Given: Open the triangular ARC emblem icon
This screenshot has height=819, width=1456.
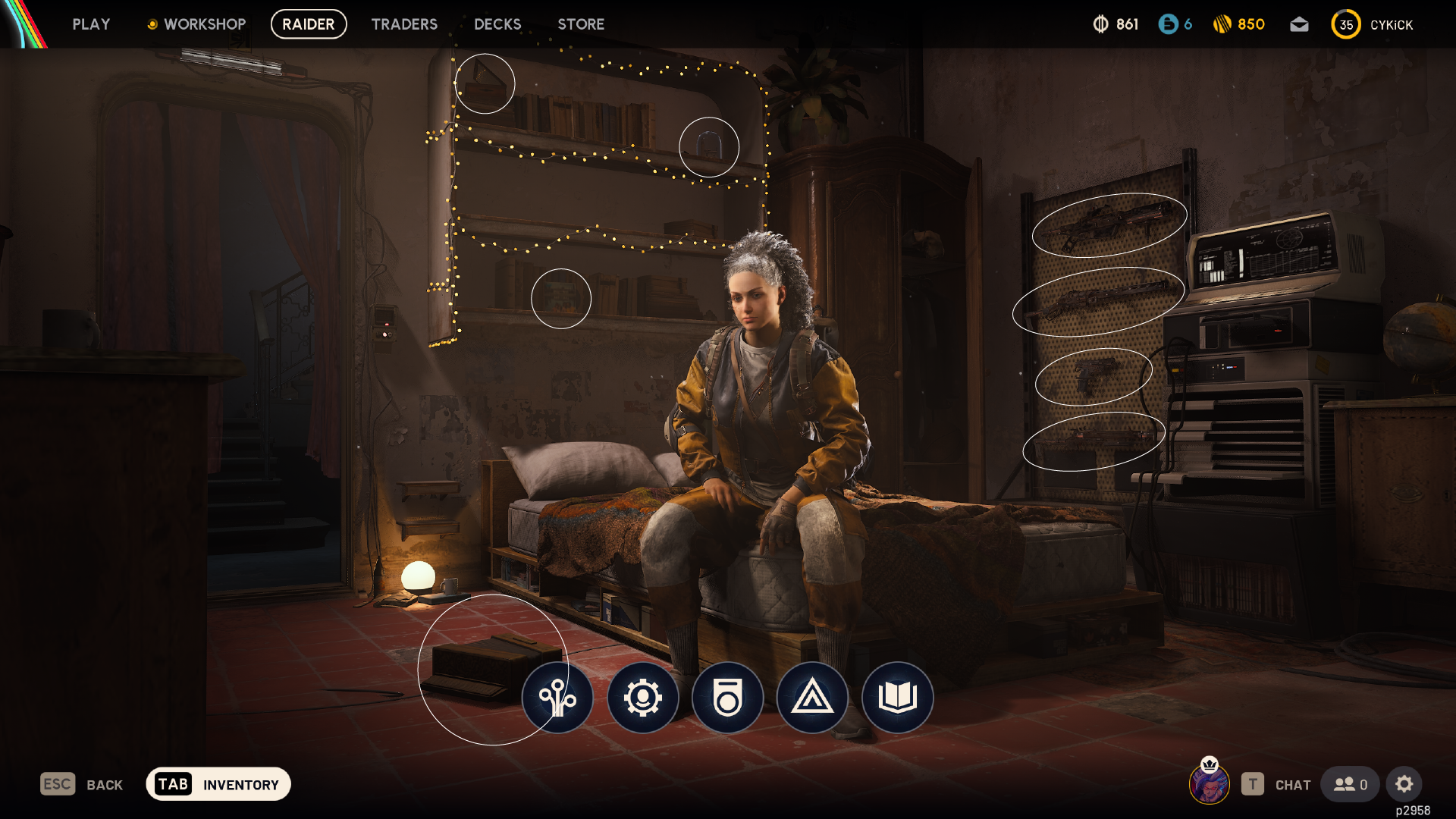Looking at the screenshot, I should [812, 698].
